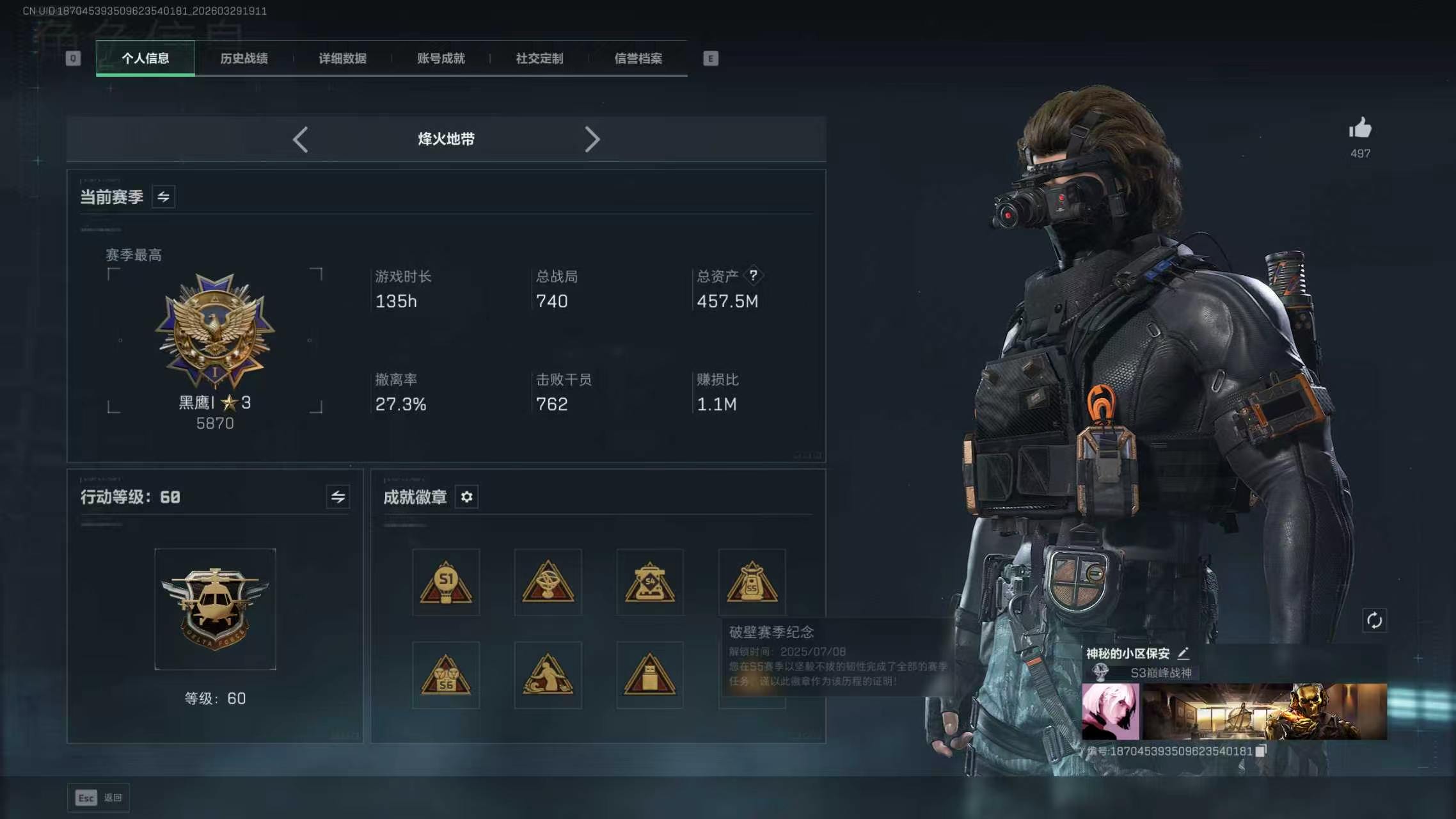Copy the player ID number
The width and height of the screenshot is (1456, 819).
tap(1260, 751)
